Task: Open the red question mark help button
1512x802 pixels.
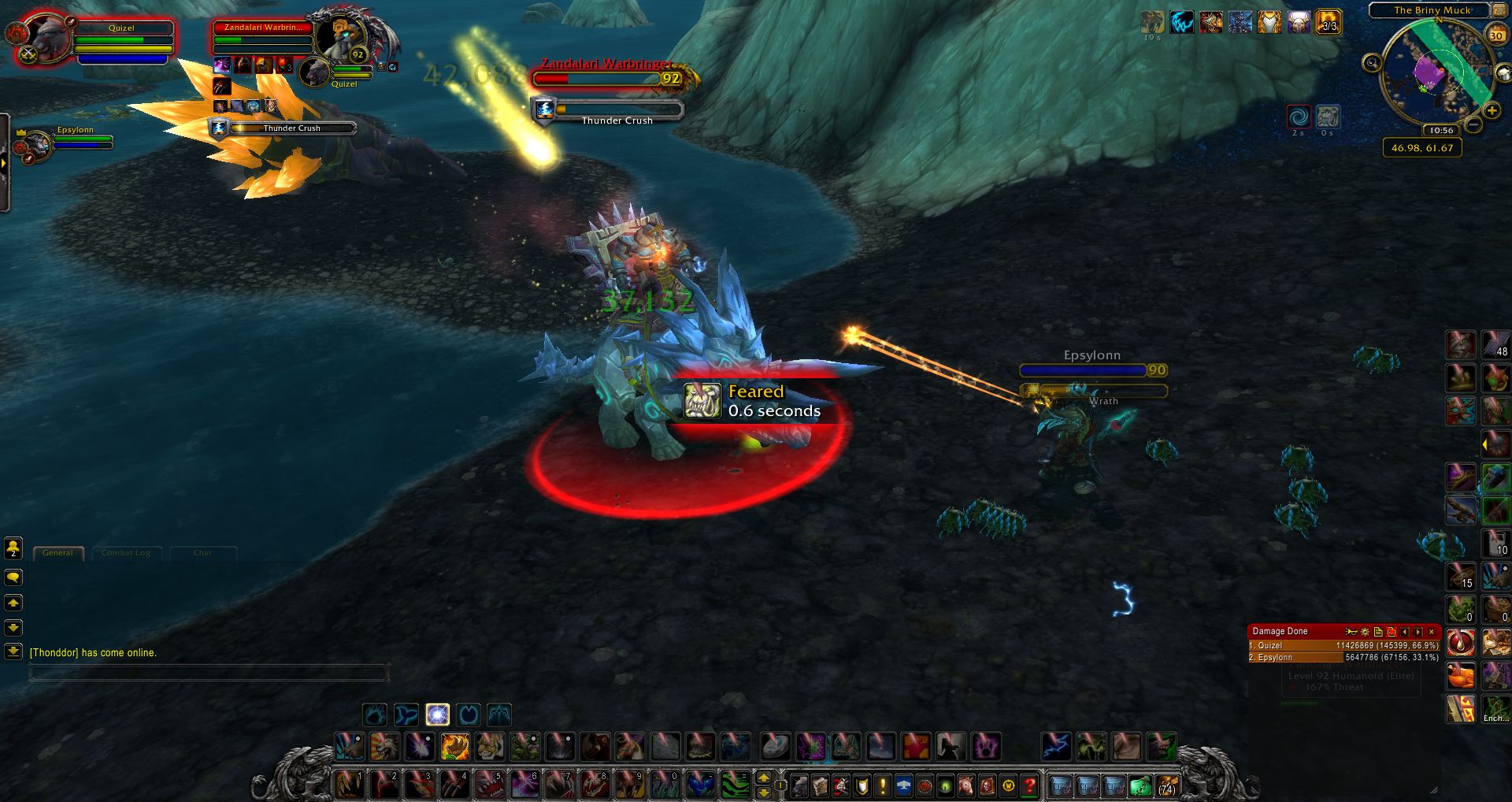Action: (1029, 785)
